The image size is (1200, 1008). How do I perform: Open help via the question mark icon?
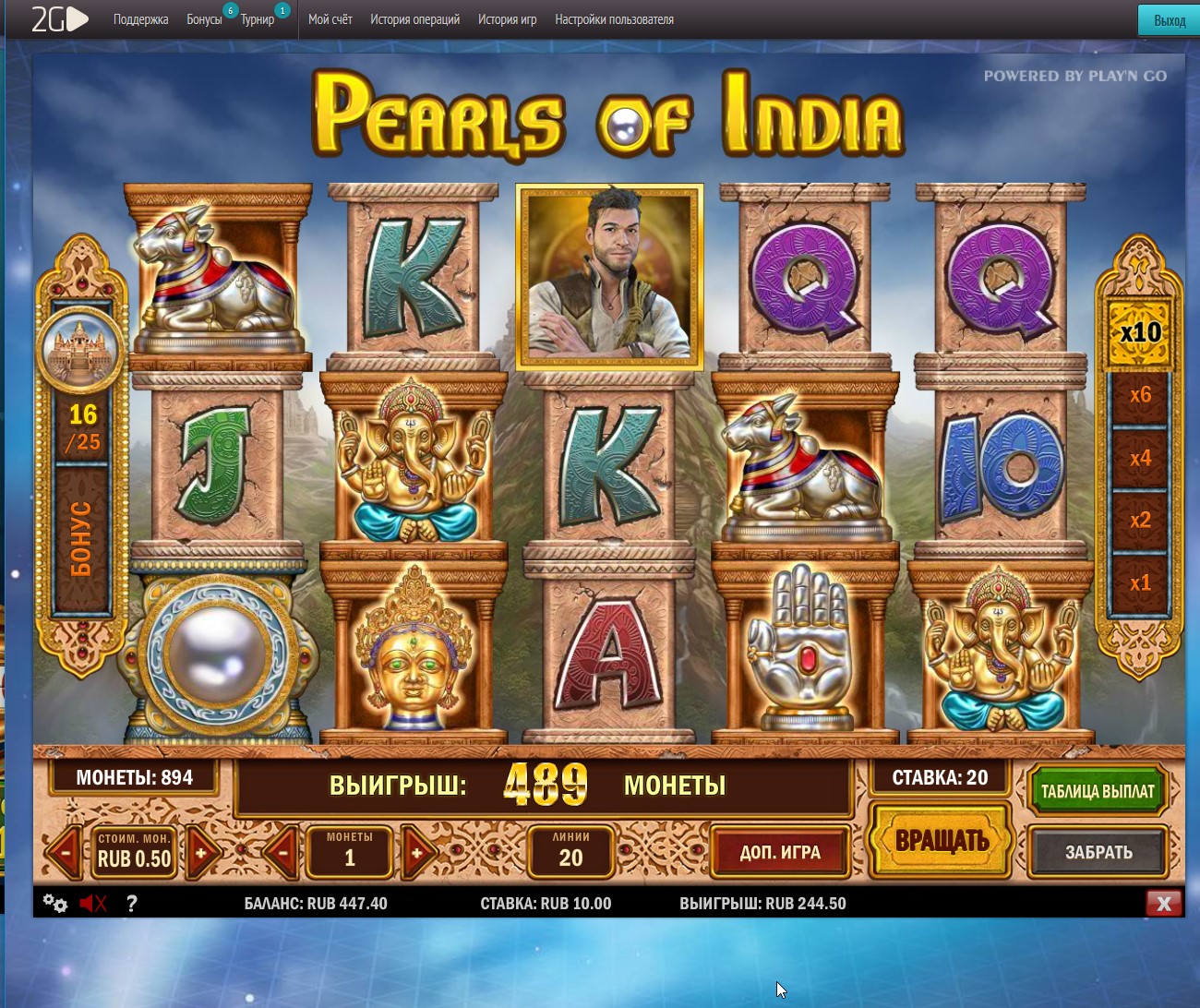132,904
